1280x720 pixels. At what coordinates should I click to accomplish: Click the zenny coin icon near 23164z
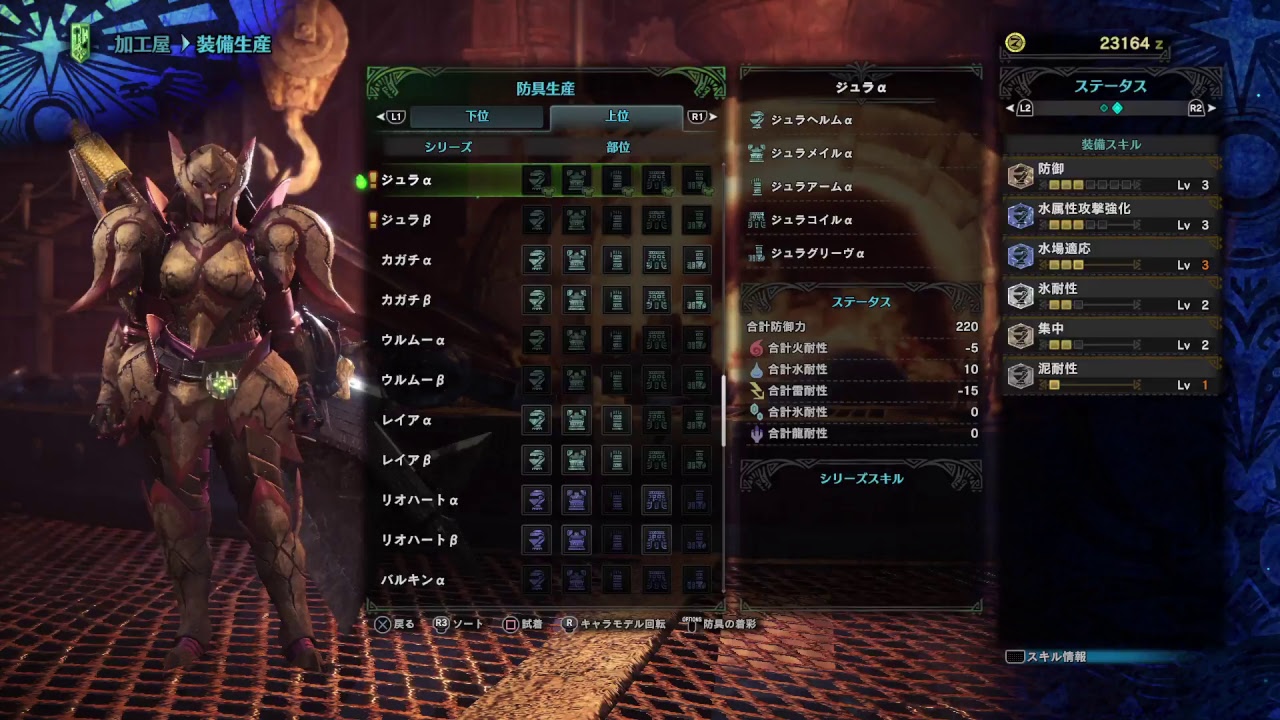tap(1013, 44)
